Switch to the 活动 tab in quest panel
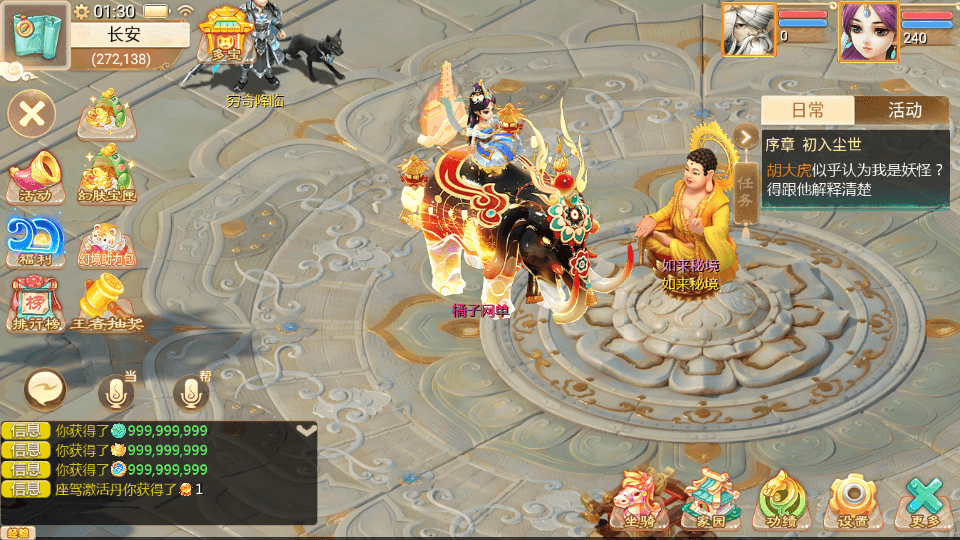The height and width of the screenshot is (540, 960). click(904, 110)
